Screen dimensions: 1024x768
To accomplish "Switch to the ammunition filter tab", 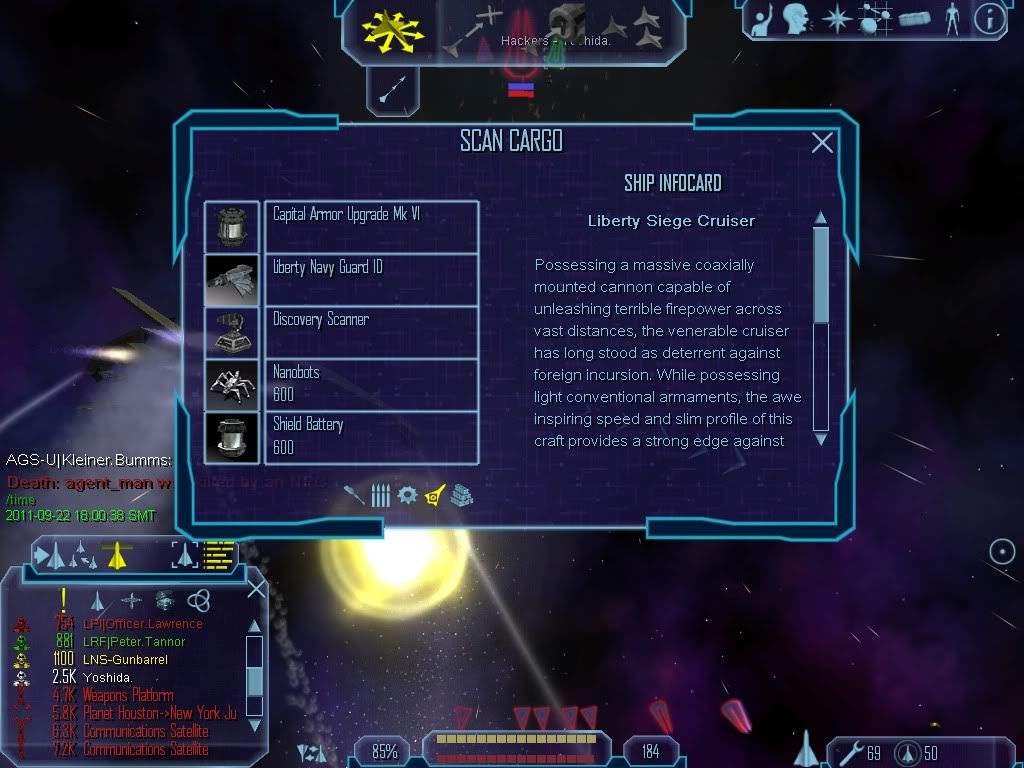I will pyautogui.click(x=380, y=494).
